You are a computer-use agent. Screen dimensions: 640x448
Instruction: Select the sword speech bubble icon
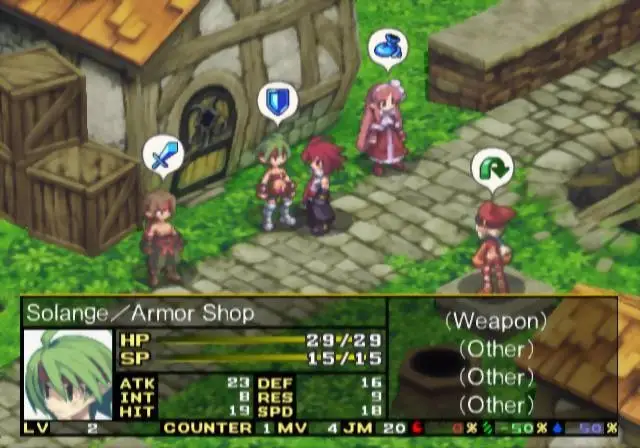click(x=163, y=156)
